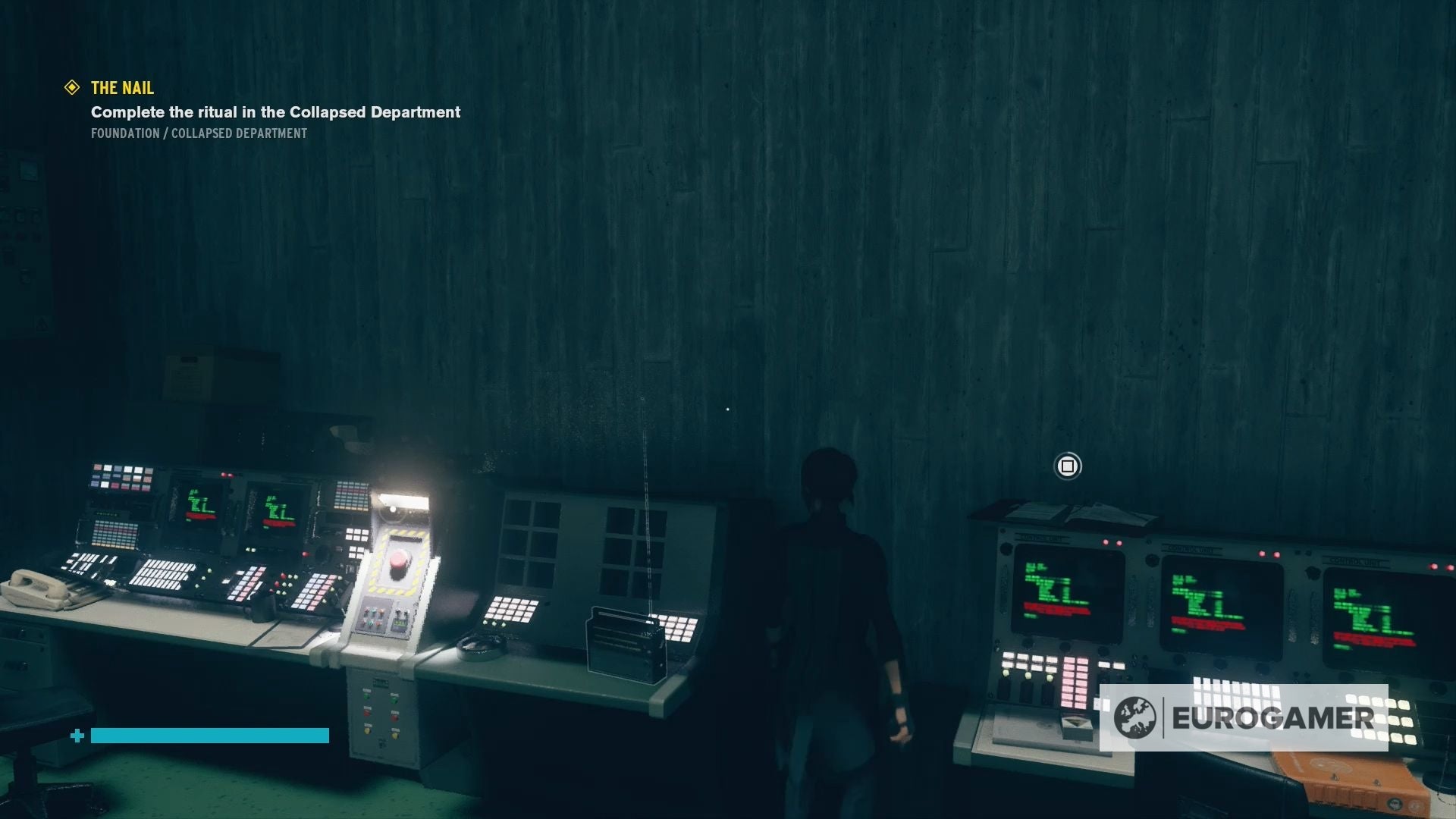The image size is (1456, 819).
Task: Open the quest title THE NAIL
Action: coord(121,88)
